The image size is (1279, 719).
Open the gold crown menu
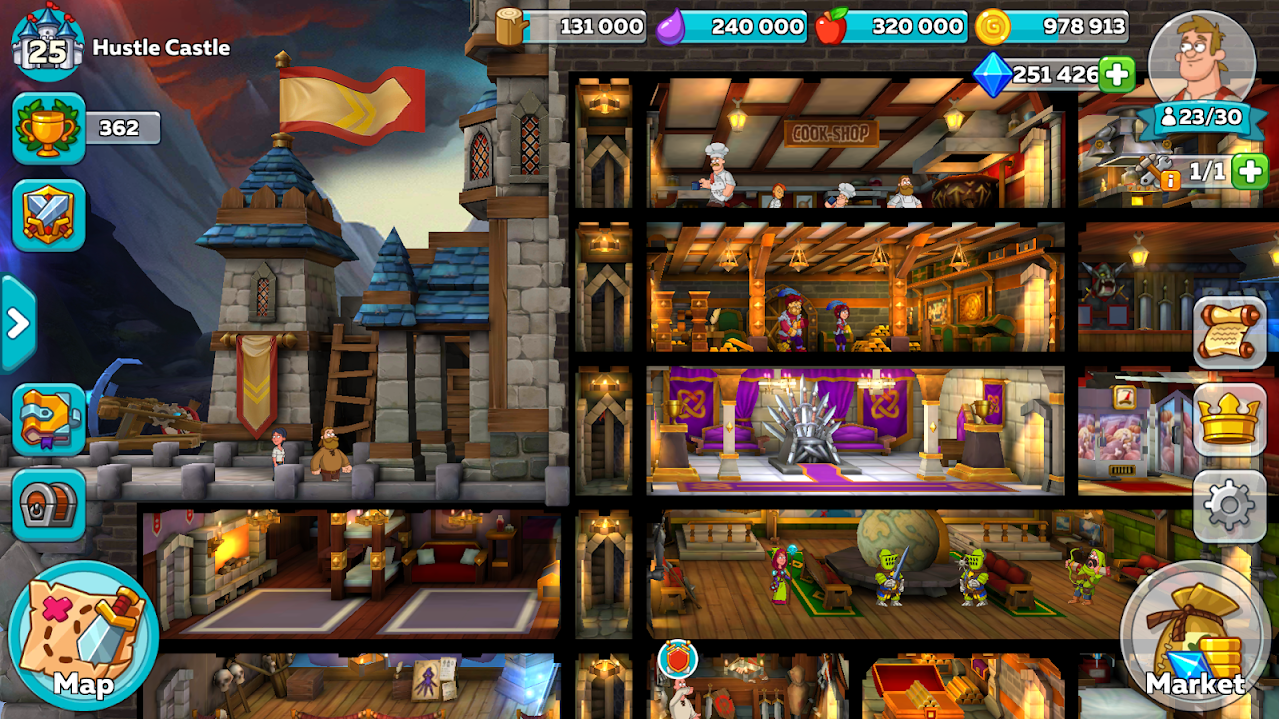(x=1229, y=420)
